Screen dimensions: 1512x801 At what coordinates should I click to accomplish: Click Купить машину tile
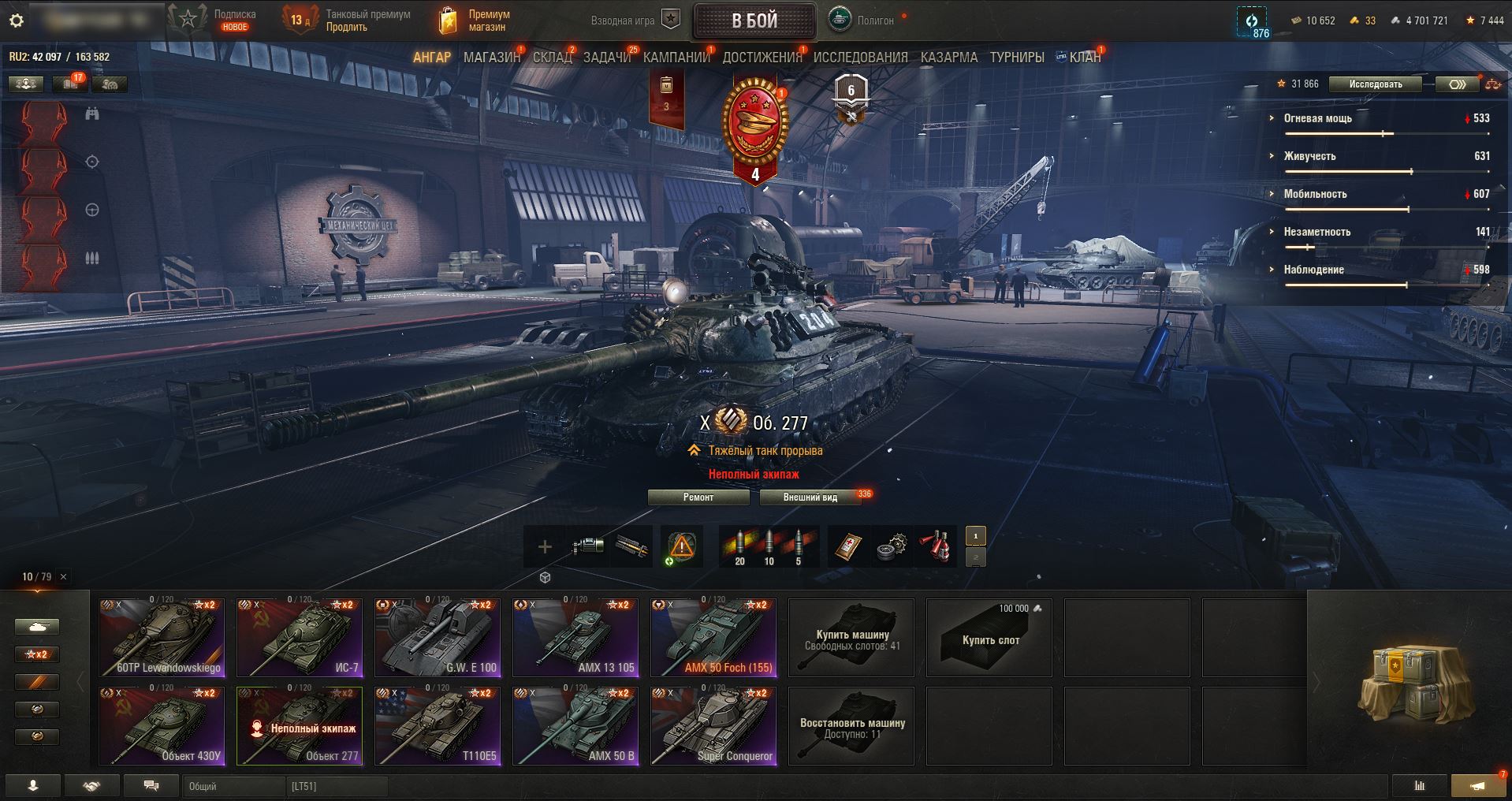[851, 638]
